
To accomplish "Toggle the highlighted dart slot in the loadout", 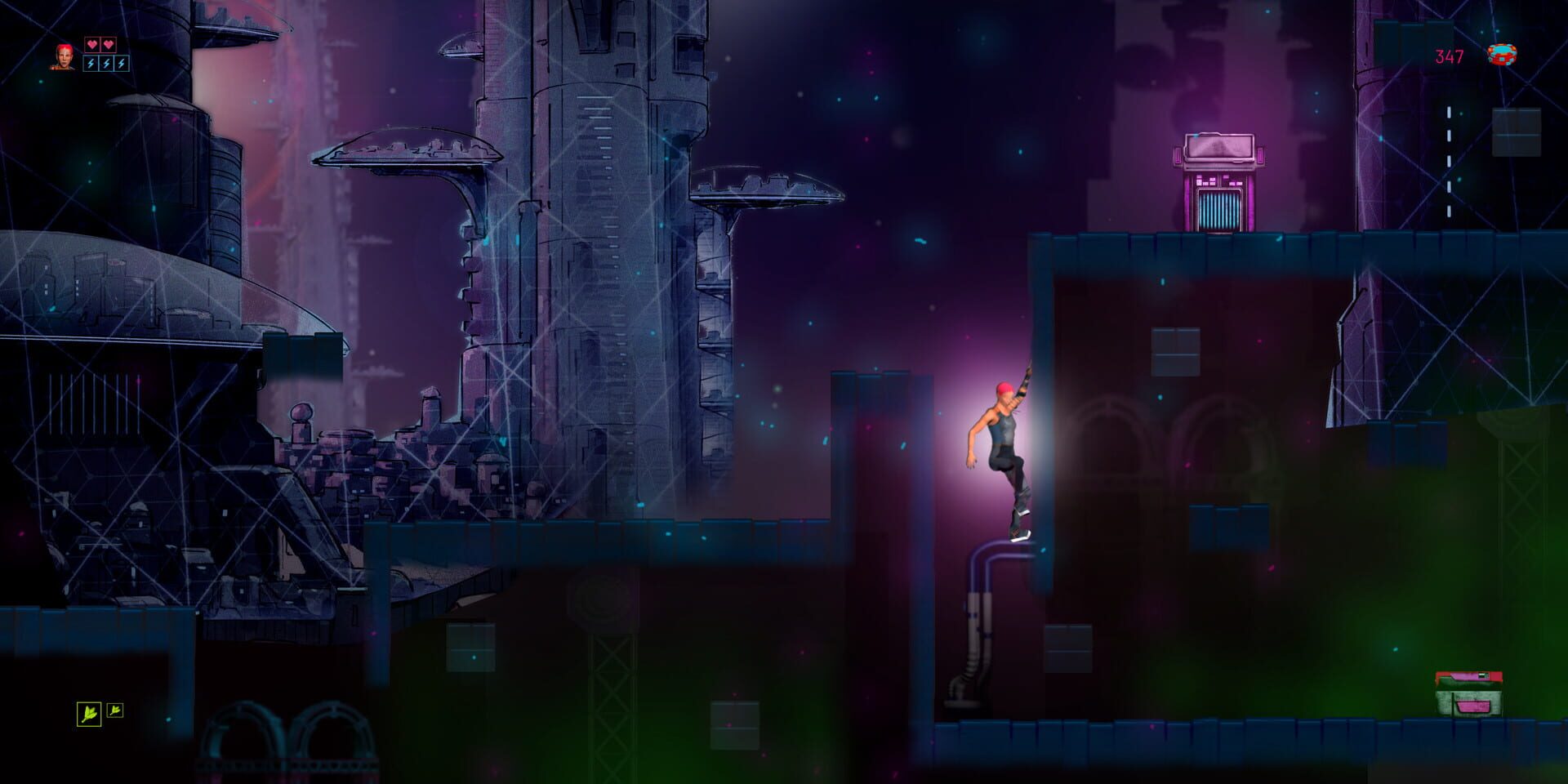I will click(x=89, y=714).
